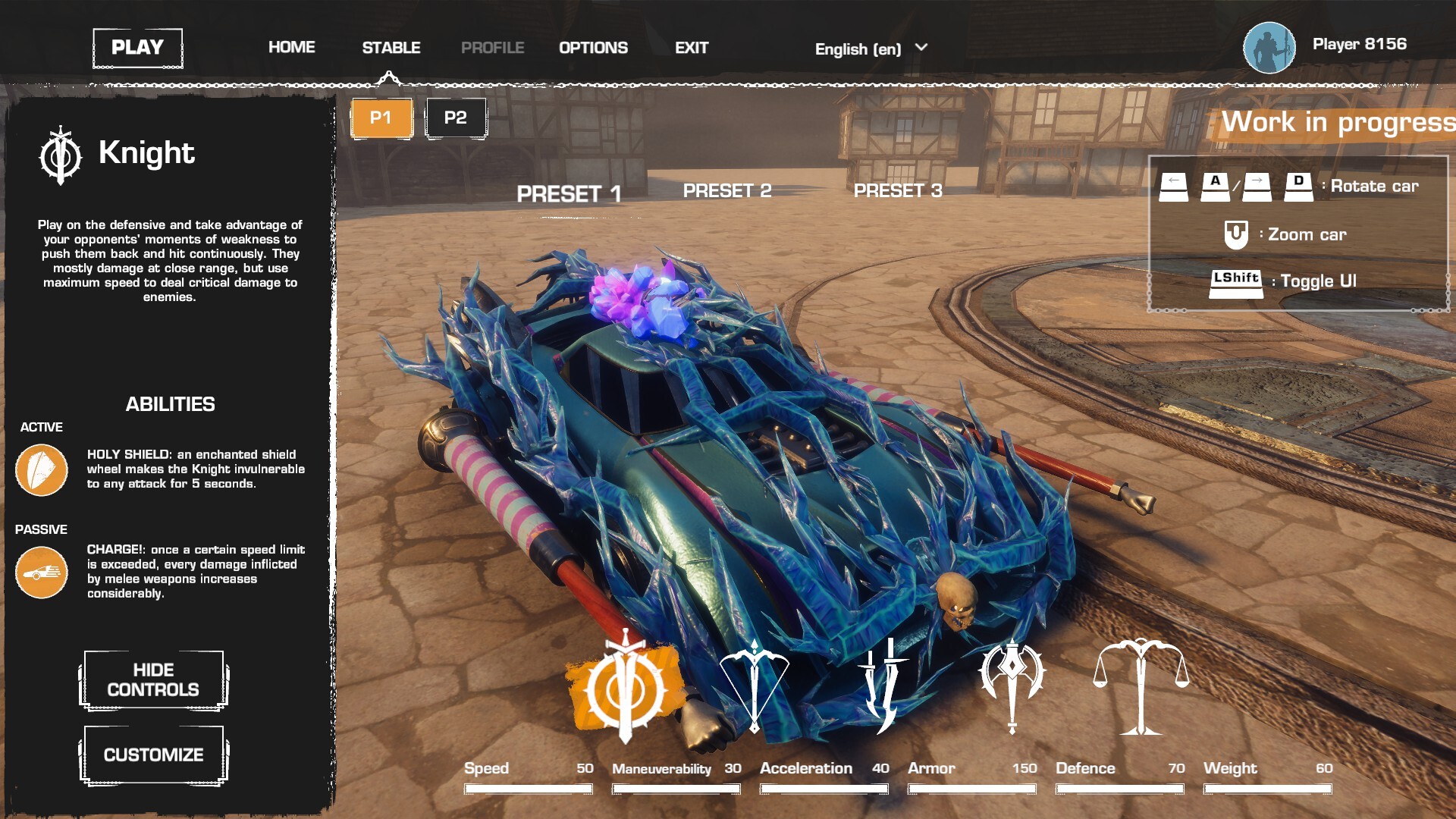1456x819 pixels.
Task: Toggle to P2 player slot
Action: click(x=456, y=118)
